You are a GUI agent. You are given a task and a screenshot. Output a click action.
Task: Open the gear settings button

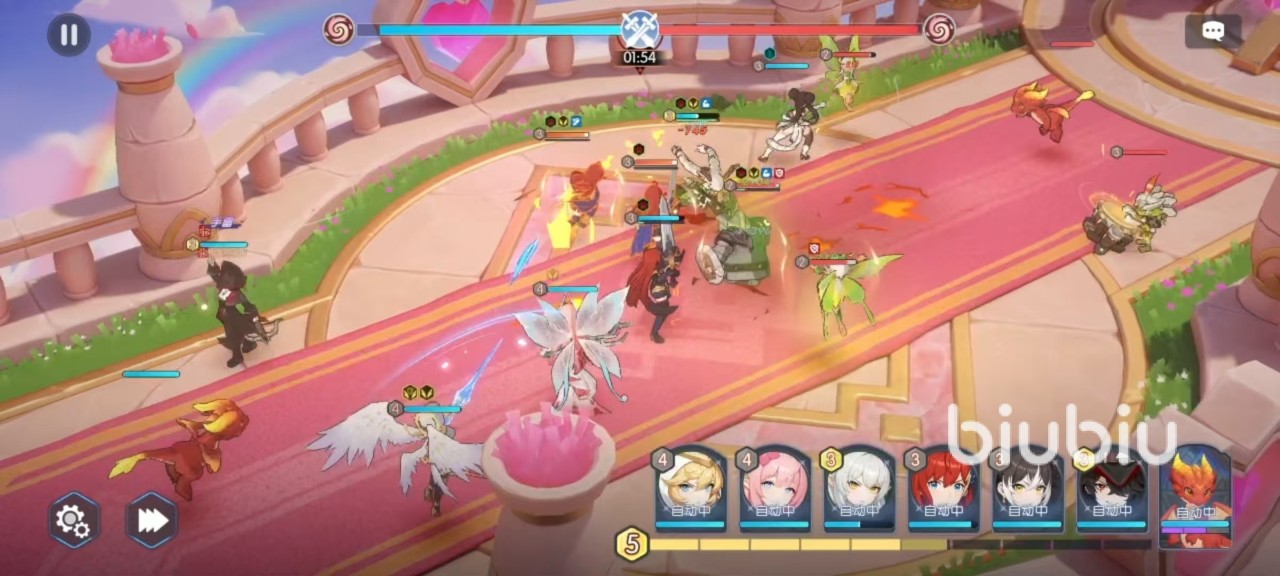74,520
